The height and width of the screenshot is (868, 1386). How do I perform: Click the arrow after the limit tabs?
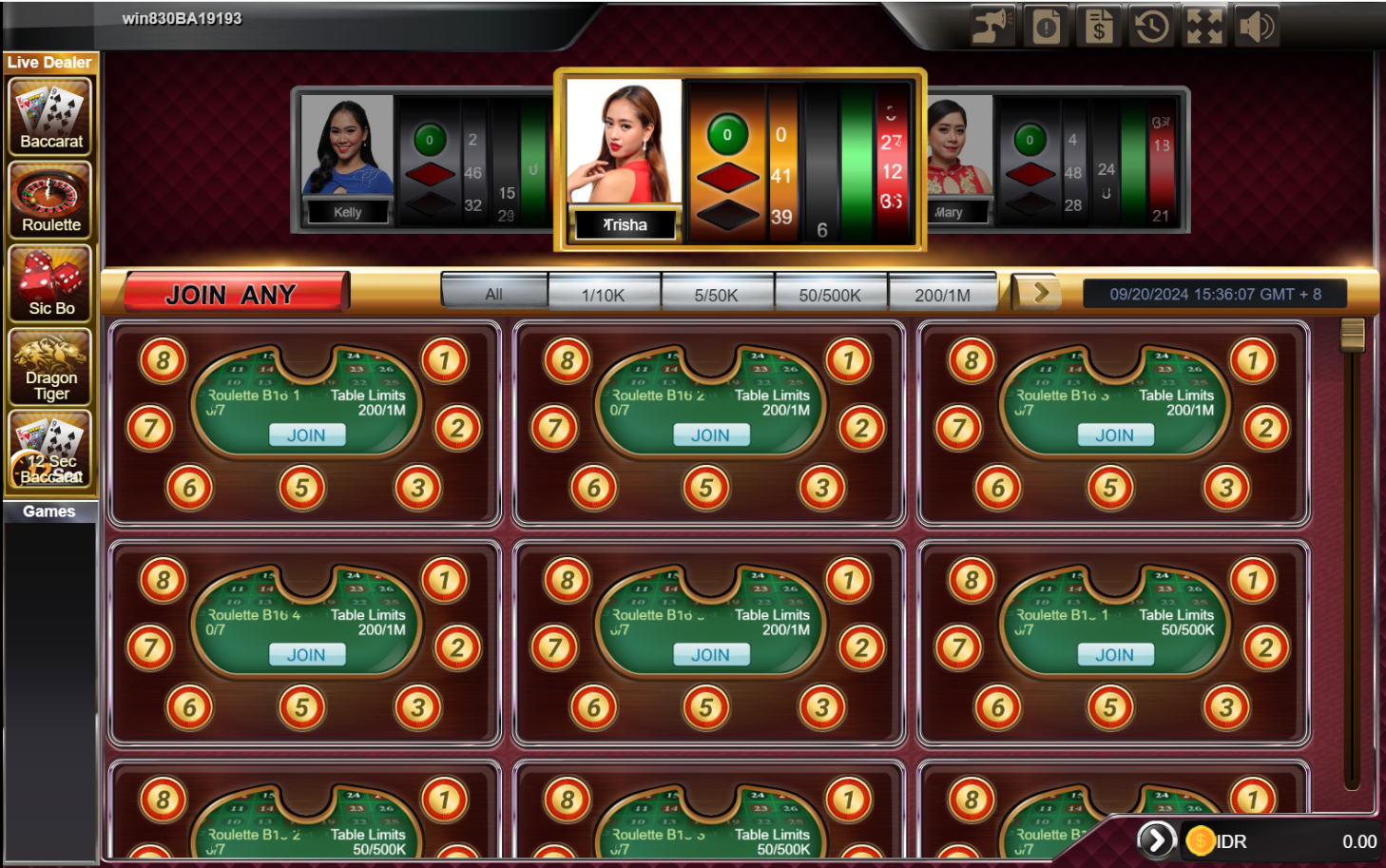click(x=1040, y=293)
